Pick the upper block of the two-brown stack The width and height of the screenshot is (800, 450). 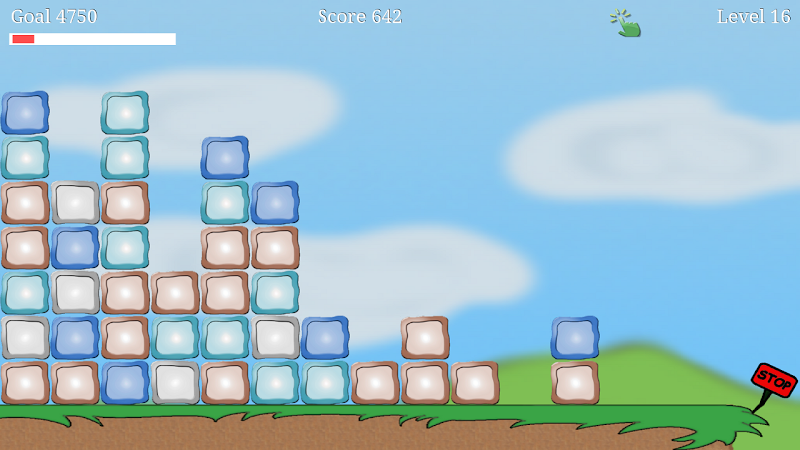pos(425,338)
